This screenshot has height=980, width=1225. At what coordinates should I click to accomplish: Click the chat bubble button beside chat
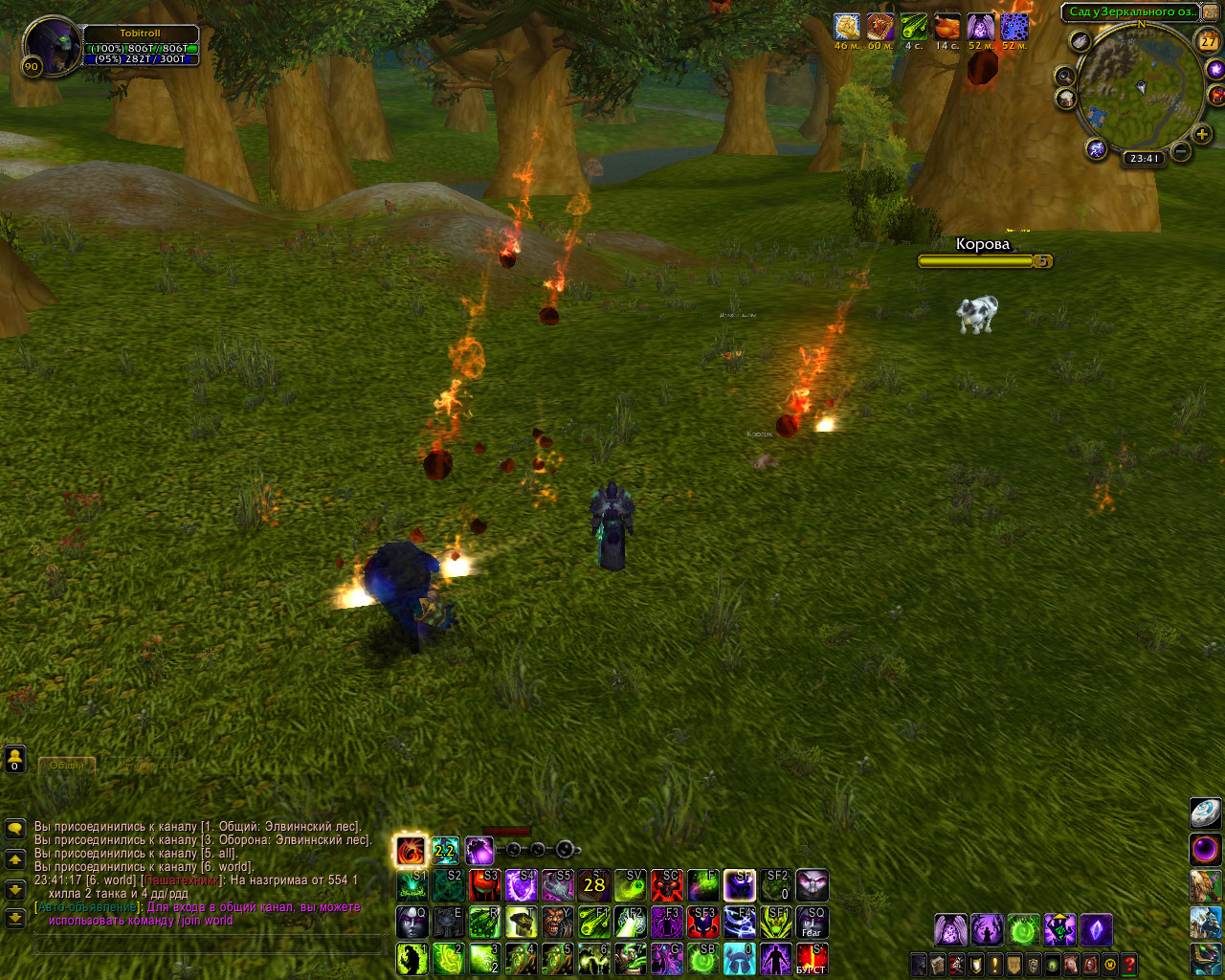14,827
